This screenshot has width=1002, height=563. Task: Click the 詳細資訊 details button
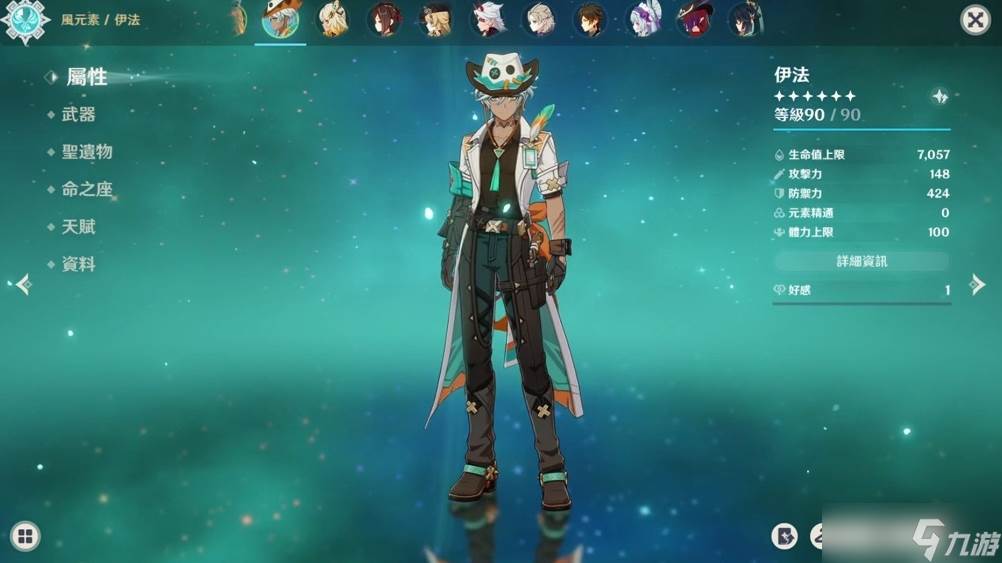[861, 261]
